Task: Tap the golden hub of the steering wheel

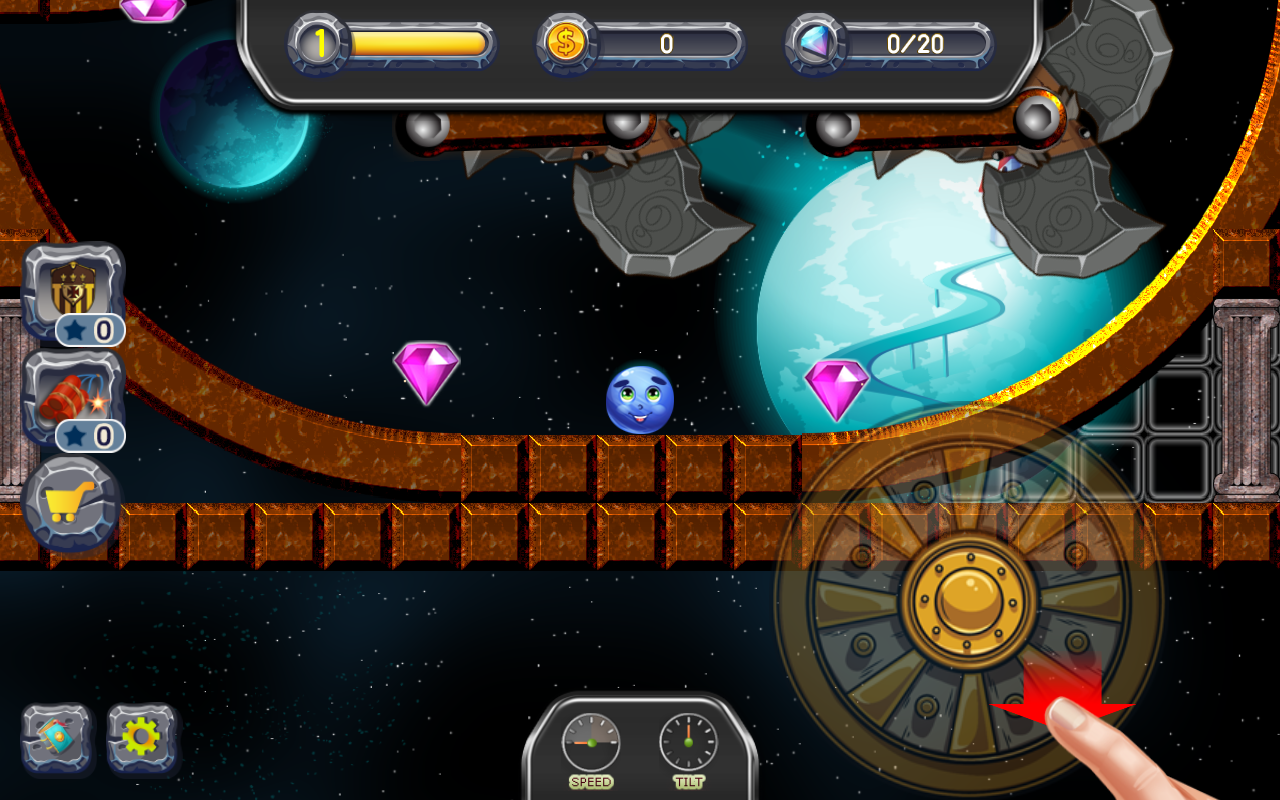Action: (969, 600)
